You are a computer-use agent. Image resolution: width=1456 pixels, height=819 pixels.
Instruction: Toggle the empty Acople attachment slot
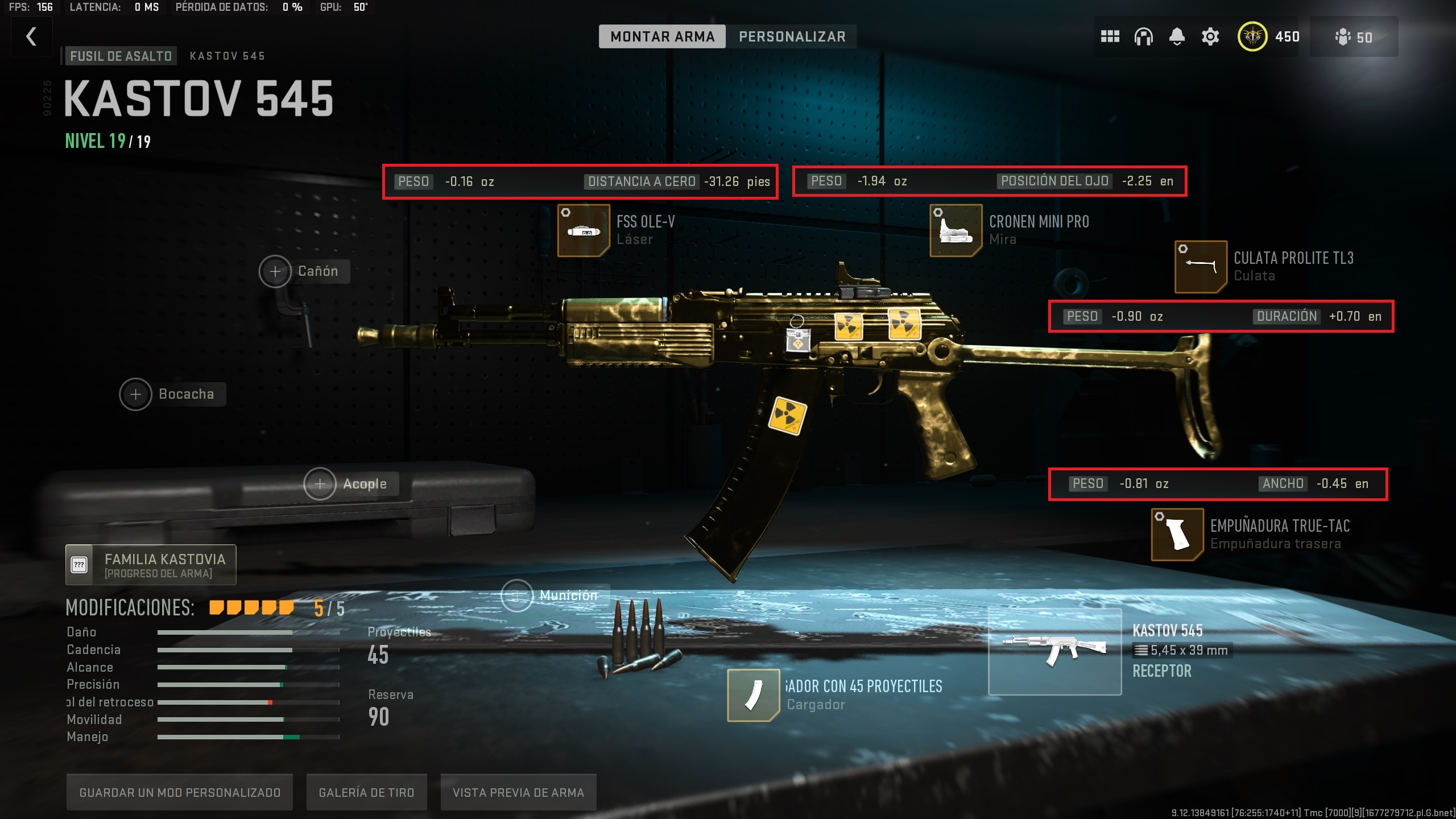[320, 483]
